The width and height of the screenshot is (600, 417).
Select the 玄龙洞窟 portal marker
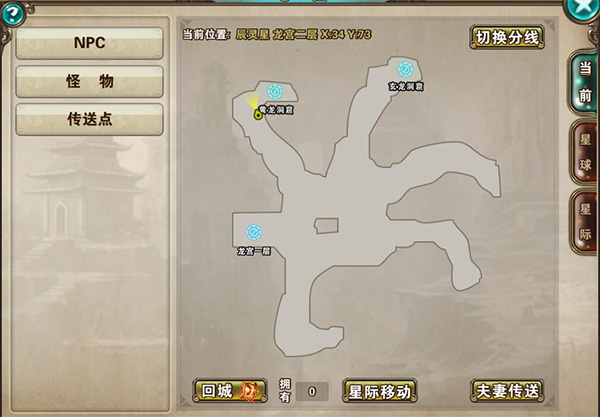[405, 69]
